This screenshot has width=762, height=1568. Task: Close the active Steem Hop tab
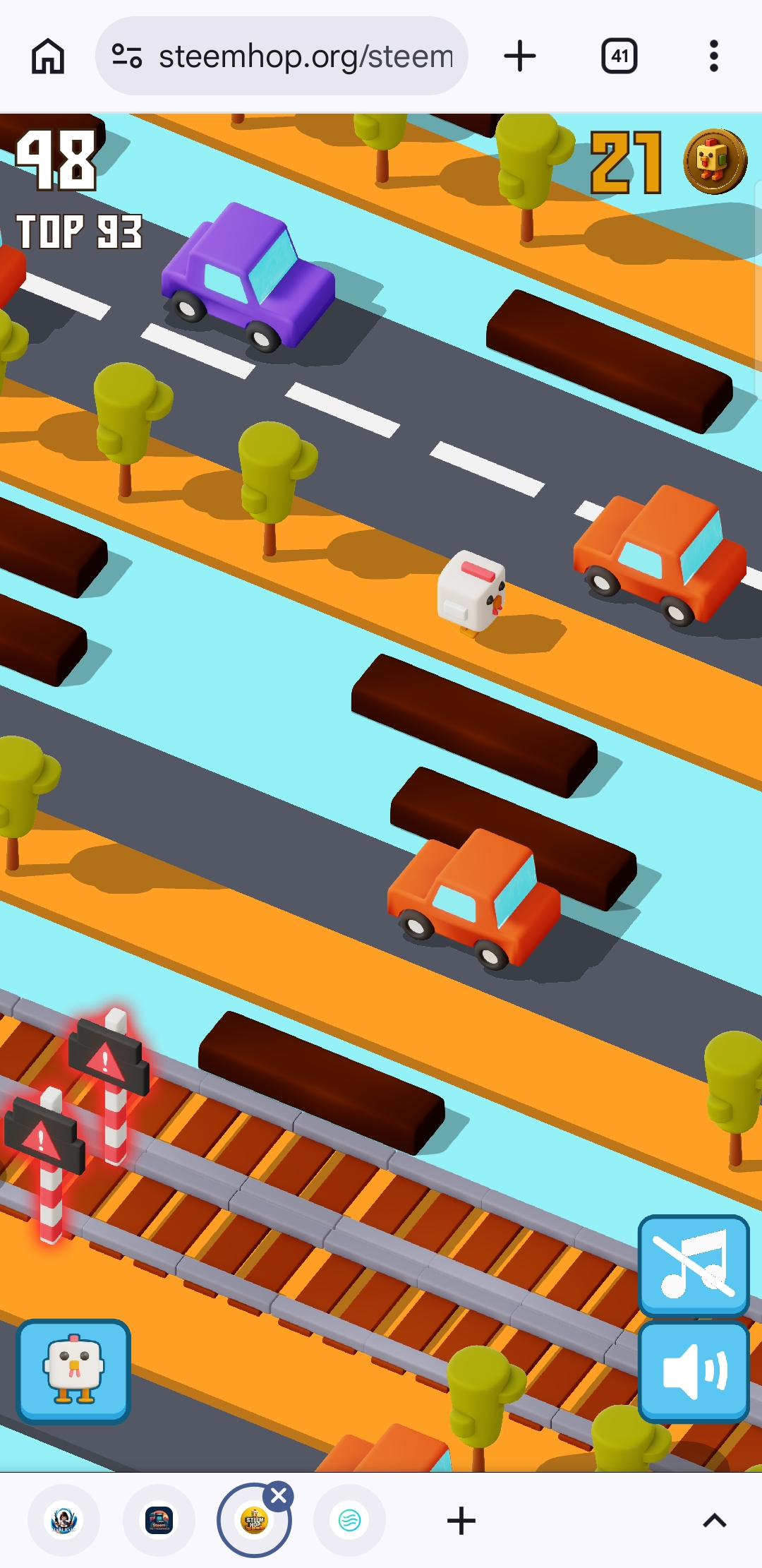(279, 1495)
